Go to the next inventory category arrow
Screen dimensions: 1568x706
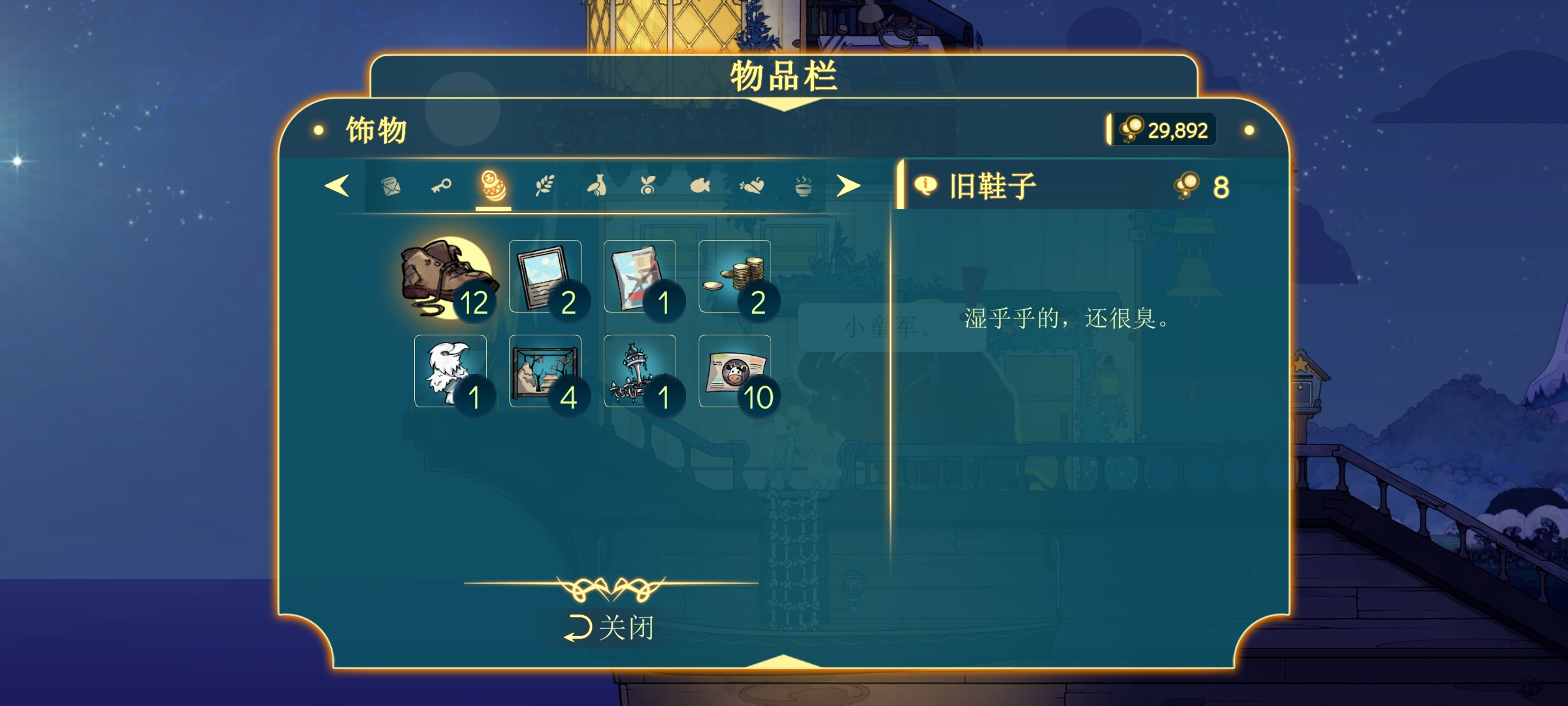coord(848,186)
